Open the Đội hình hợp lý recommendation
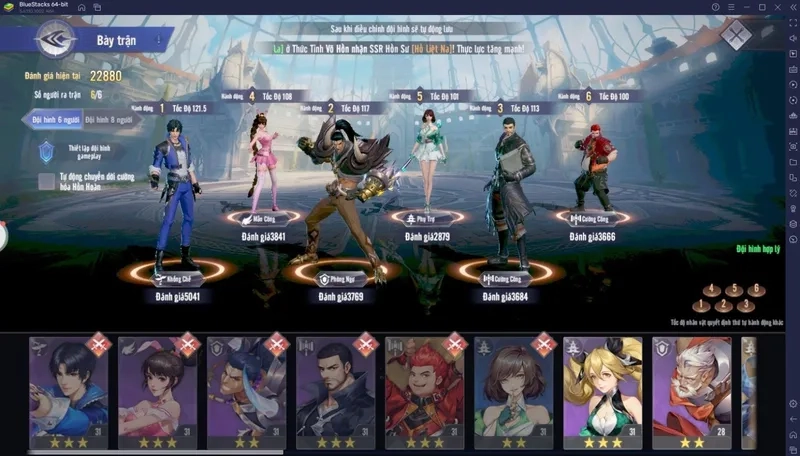The width and height of the screenshot is (800, 456). [756, 247]
